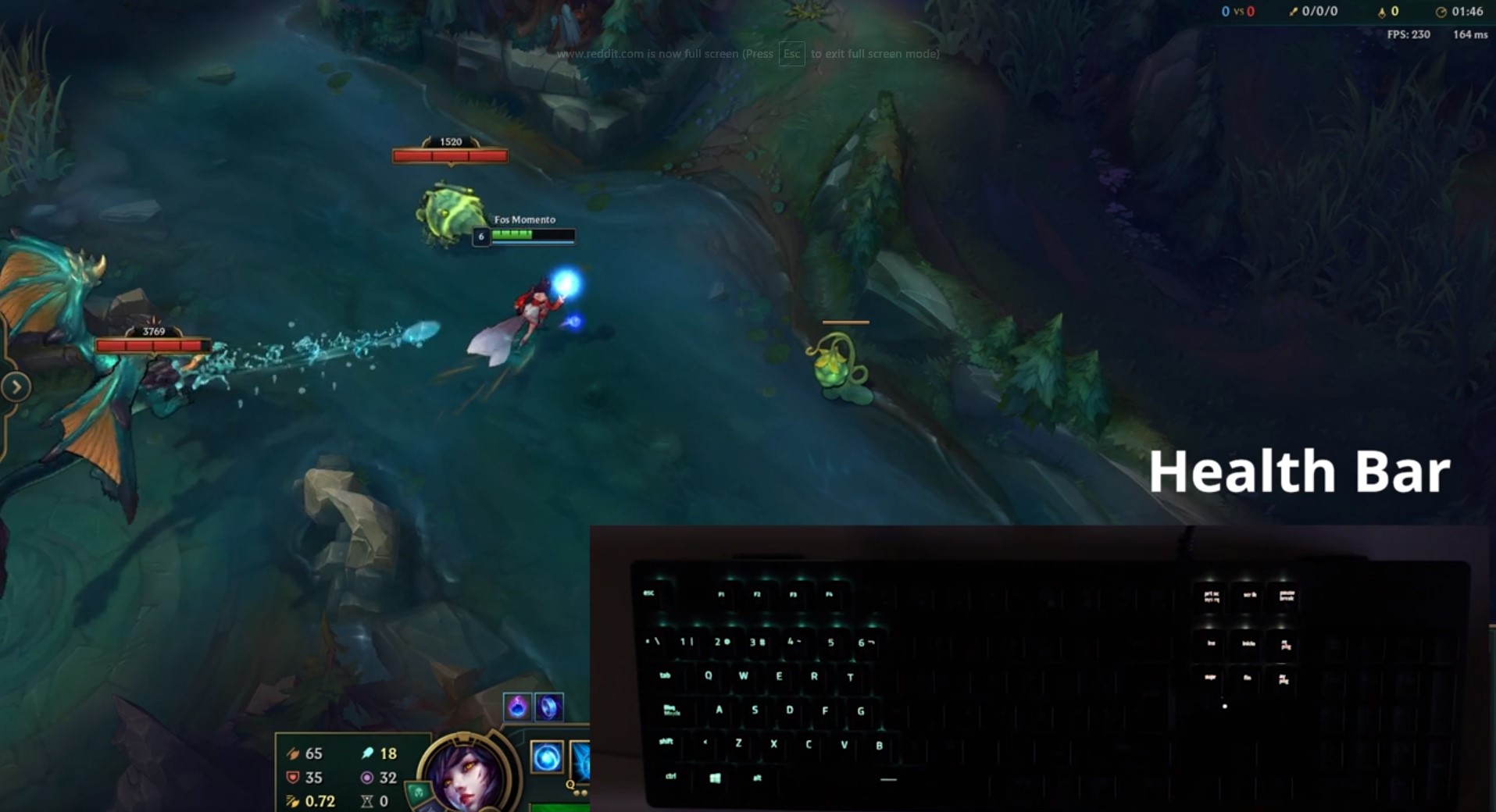Click the ability power stat icon
Image resolution: width=1496 pixels, height=812 pixels.
366,754
